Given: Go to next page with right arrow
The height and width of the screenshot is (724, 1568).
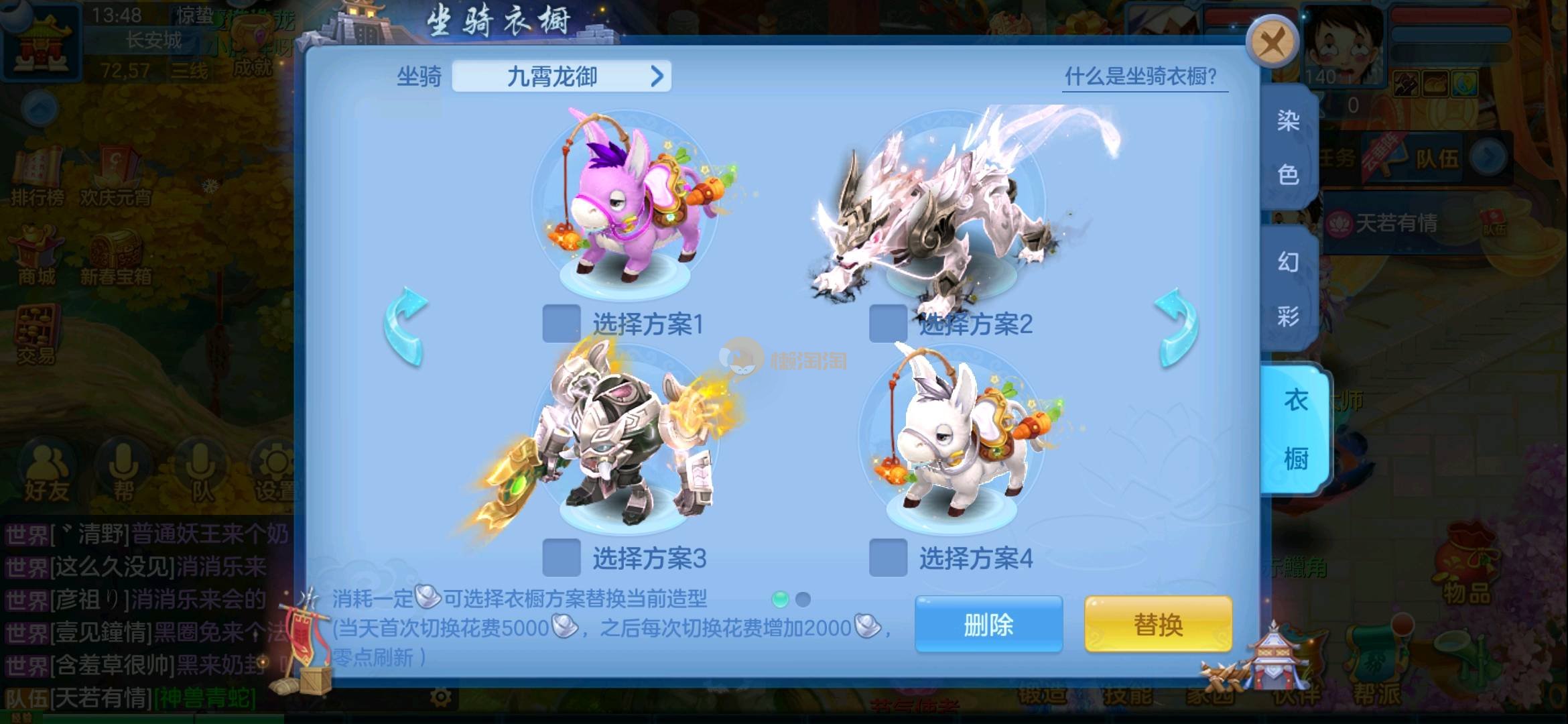Looking at the screenshot, I should [1177, 327].
